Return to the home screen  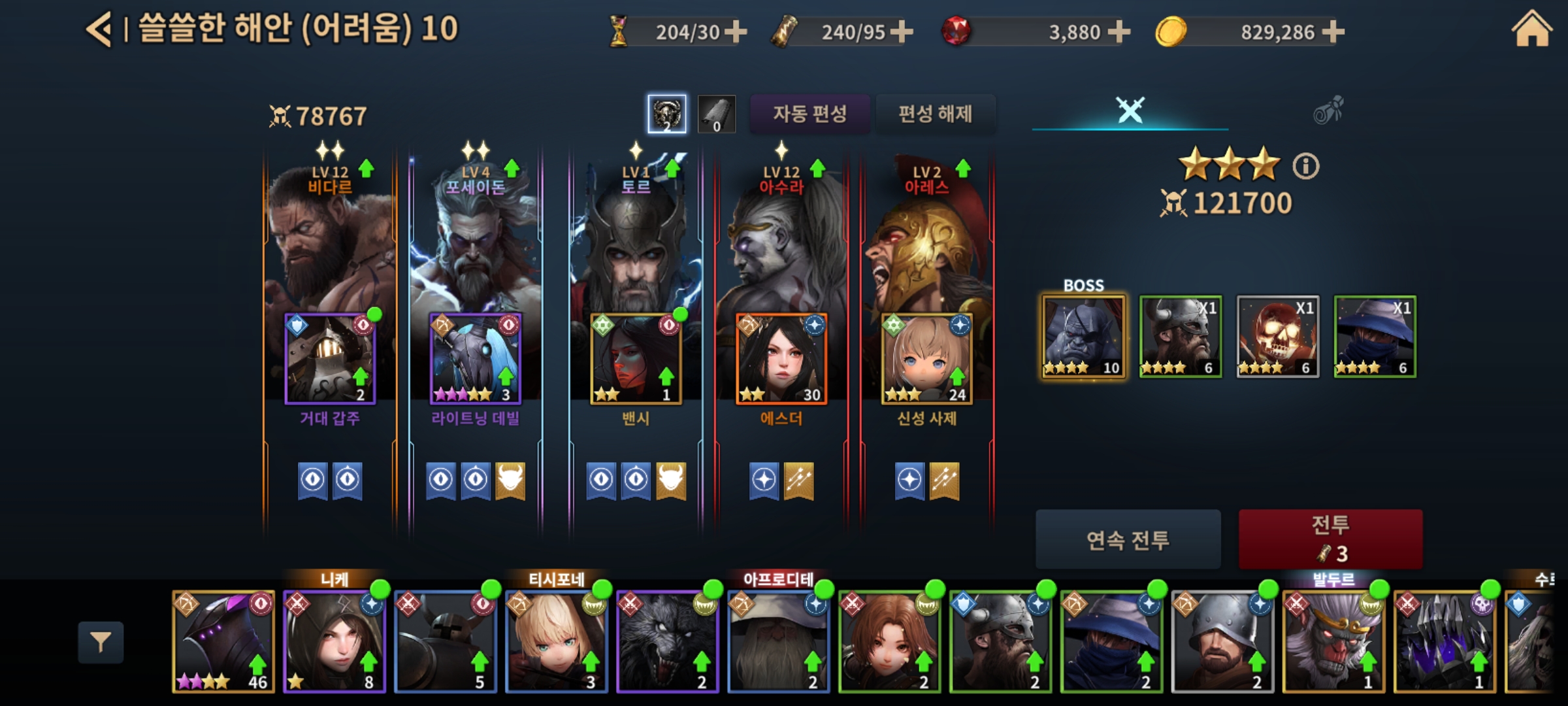pos(1531,30)
